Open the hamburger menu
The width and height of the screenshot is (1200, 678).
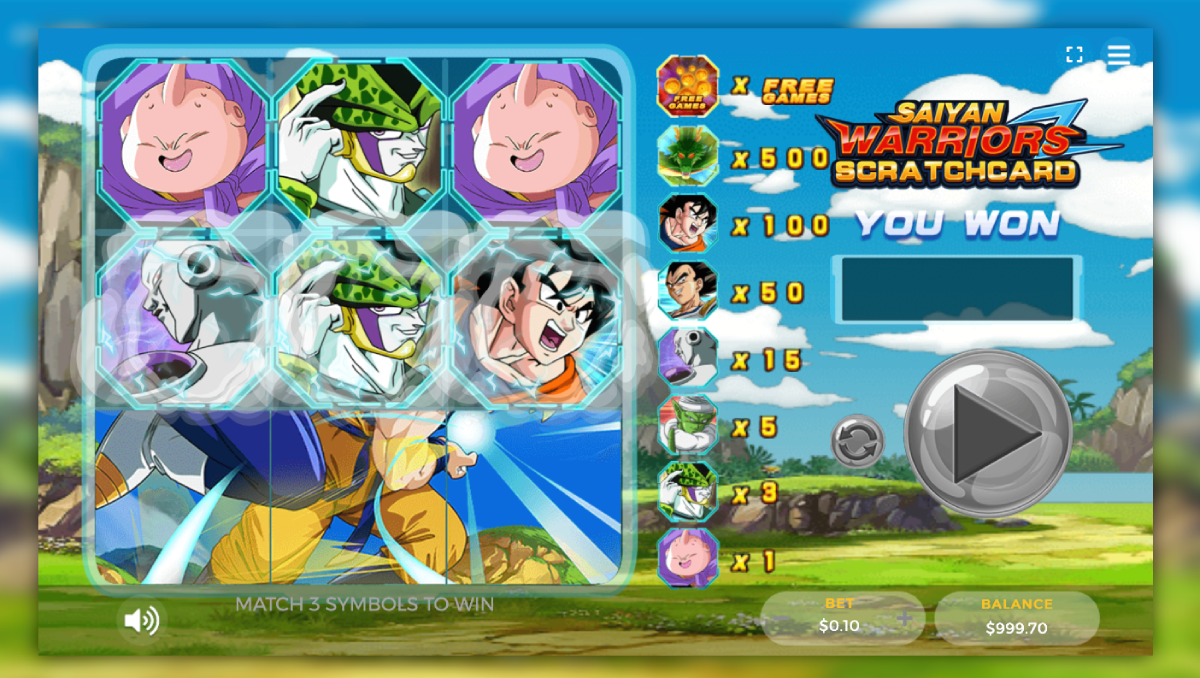click(x=1118, y=55)
